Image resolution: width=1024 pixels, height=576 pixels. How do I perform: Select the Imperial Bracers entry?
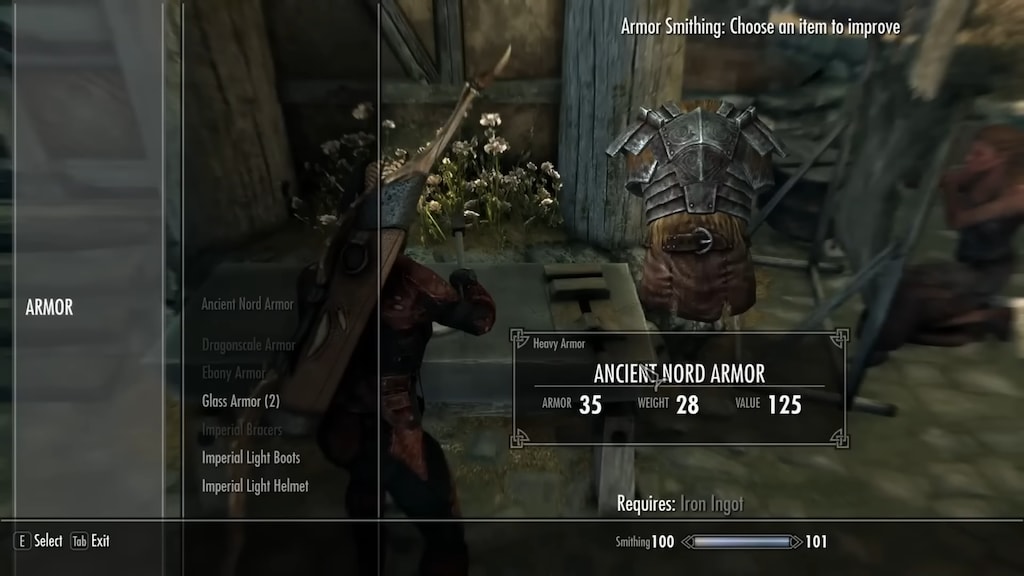tap(241, 430)
